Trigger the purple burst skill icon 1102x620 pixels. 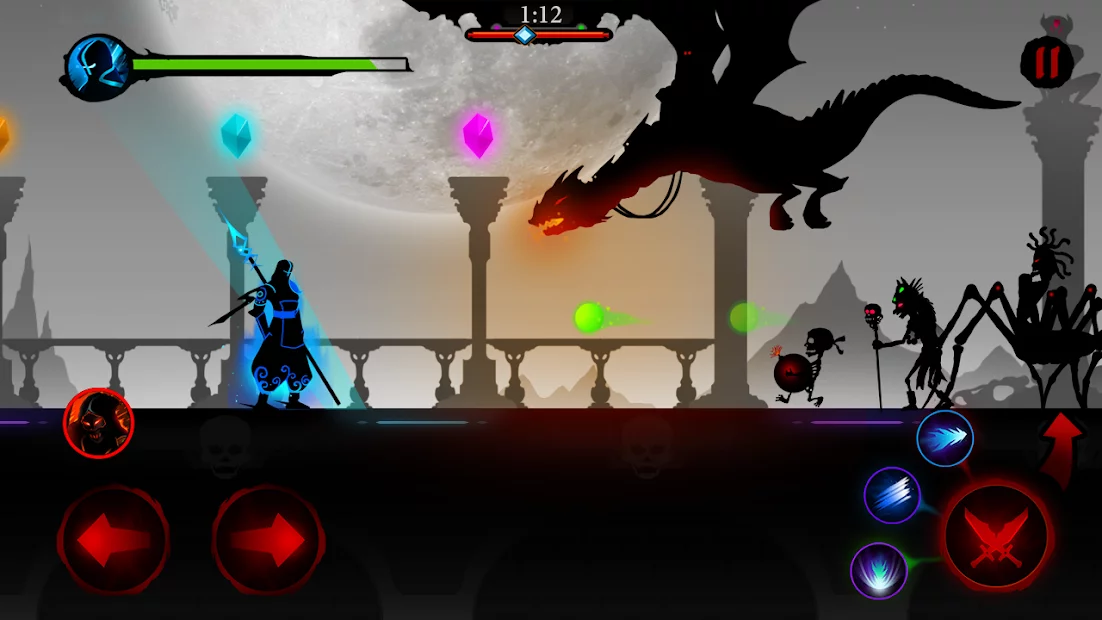click(879, 571)
